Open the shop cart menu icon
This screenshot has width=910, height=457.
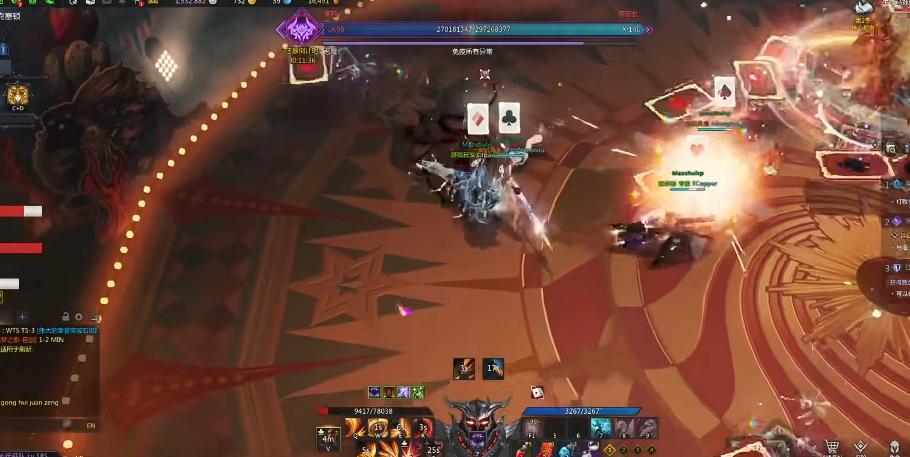pyautogui.click(x=832, y=447)
